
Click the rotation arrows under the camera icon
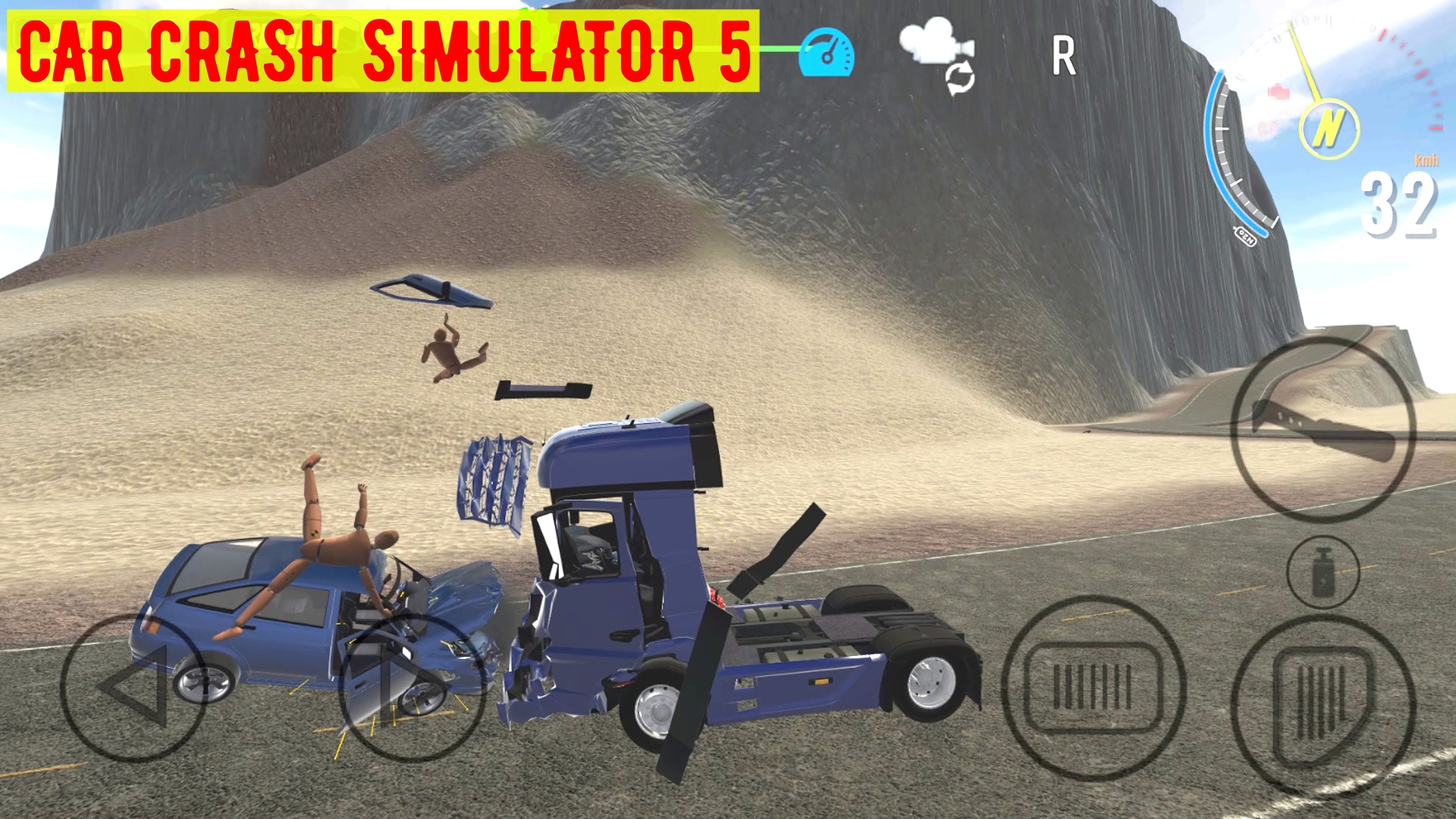[x=959, y=78]
